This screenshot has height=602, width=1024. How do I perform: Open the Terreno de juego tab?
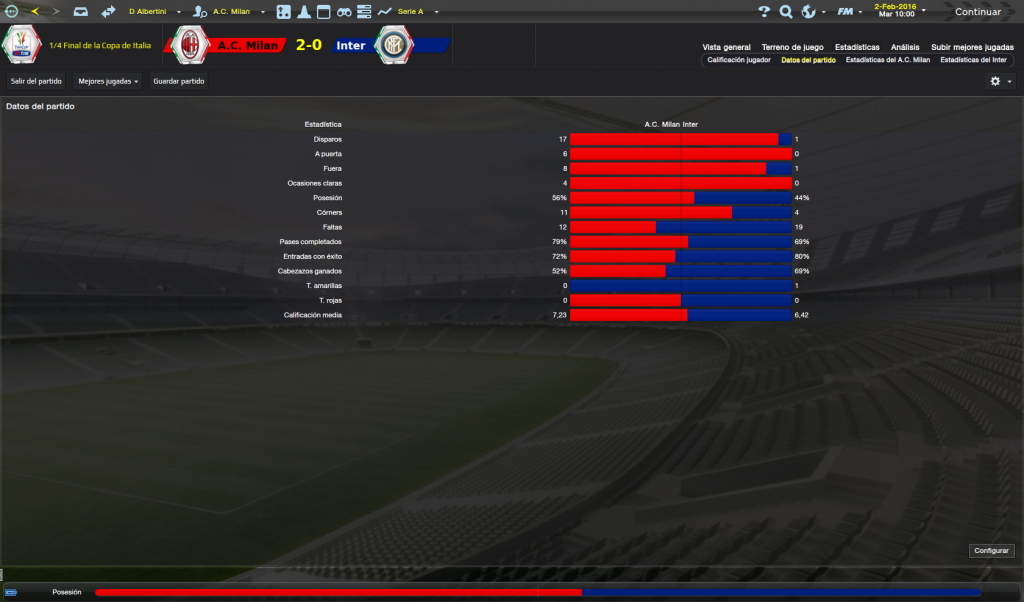tap(792, 47)
